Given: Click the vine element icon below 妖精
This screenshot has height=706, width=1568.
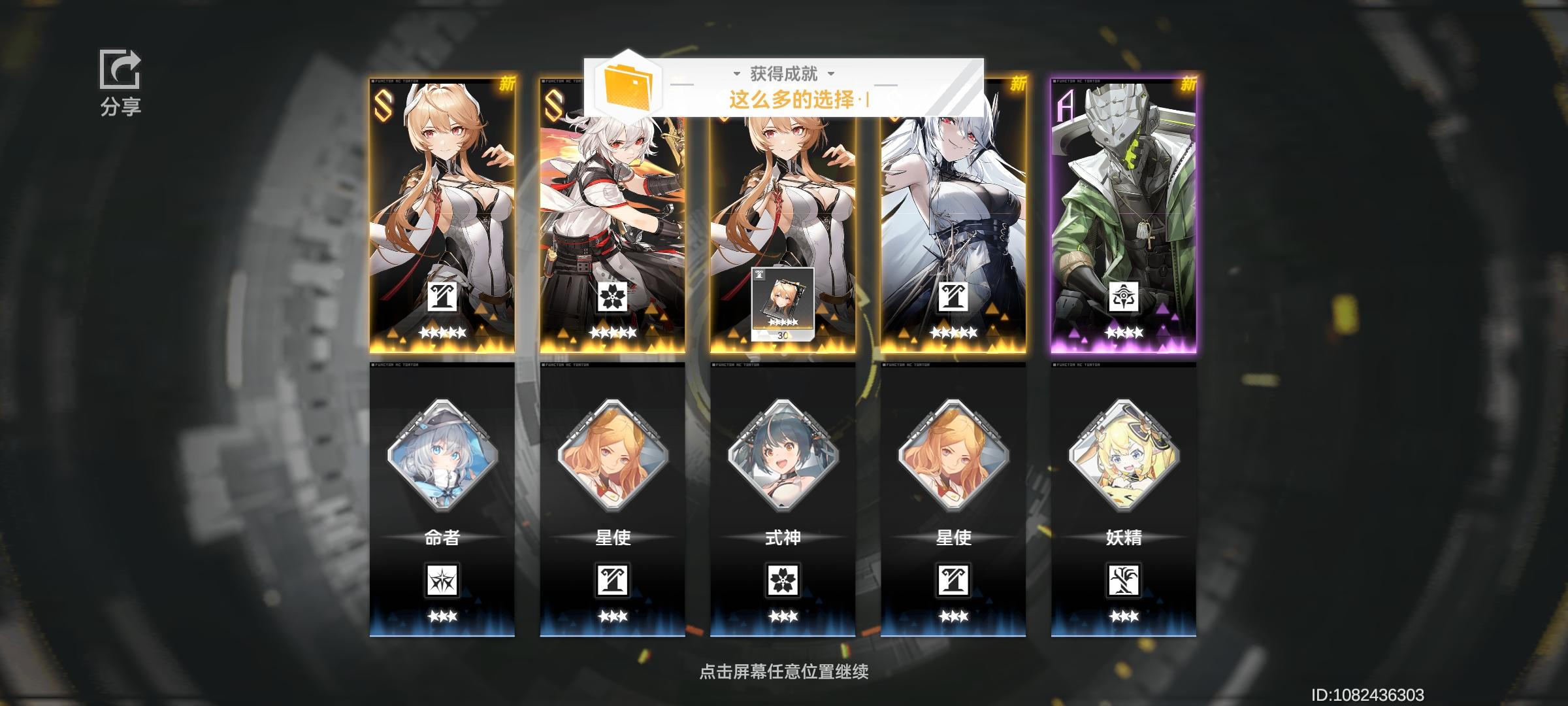Looking at the screenshot, I should (x=1124, y=580).
